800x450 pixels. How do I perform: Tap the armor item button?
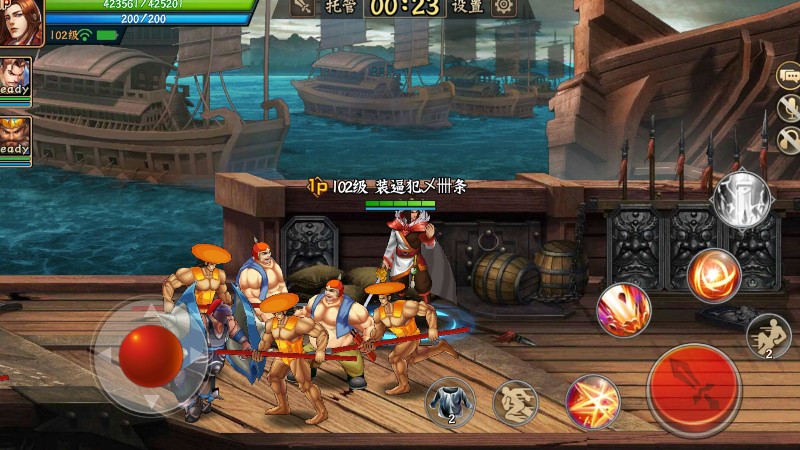[x=450, y=402]
